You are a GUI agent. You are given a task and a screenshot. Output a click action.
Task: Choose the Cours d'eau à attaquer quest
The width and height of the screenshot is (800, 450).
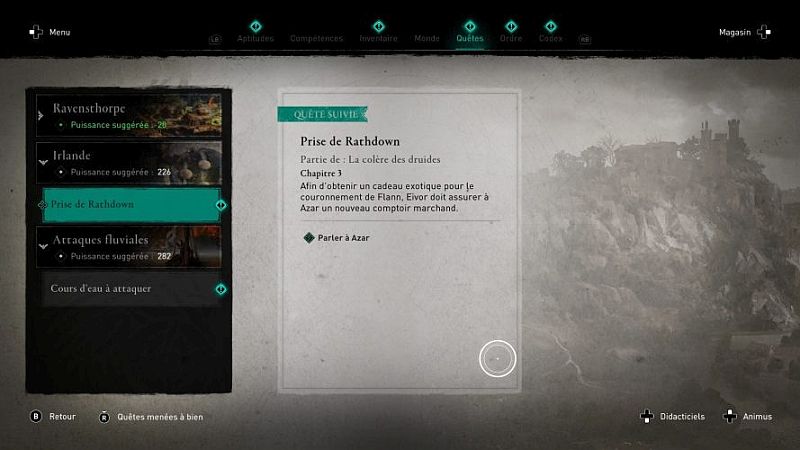pyautogui.click(x=130, y=289)
